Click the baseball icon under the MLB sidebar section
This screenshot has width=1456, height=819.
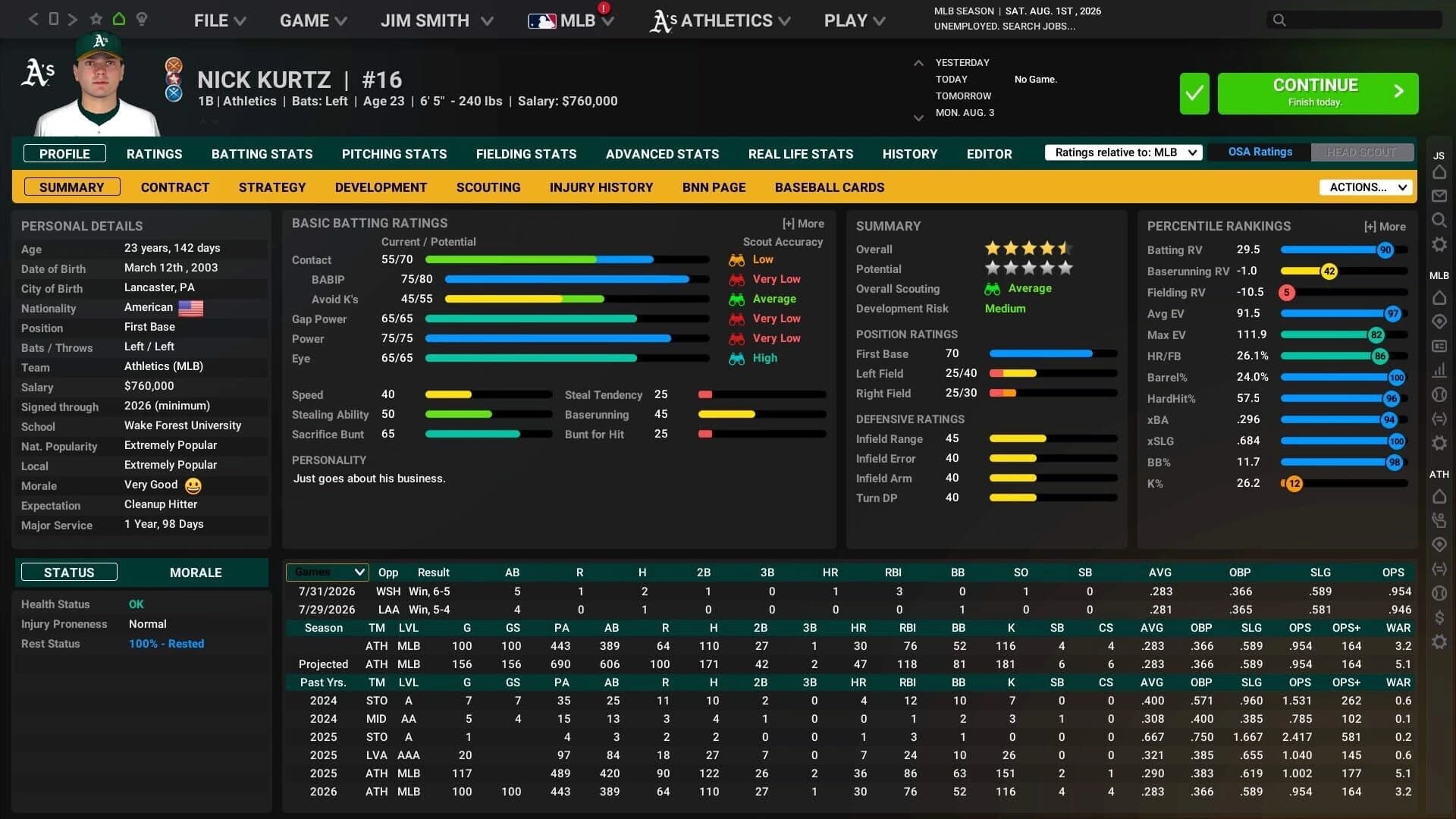pos(1439,394)
